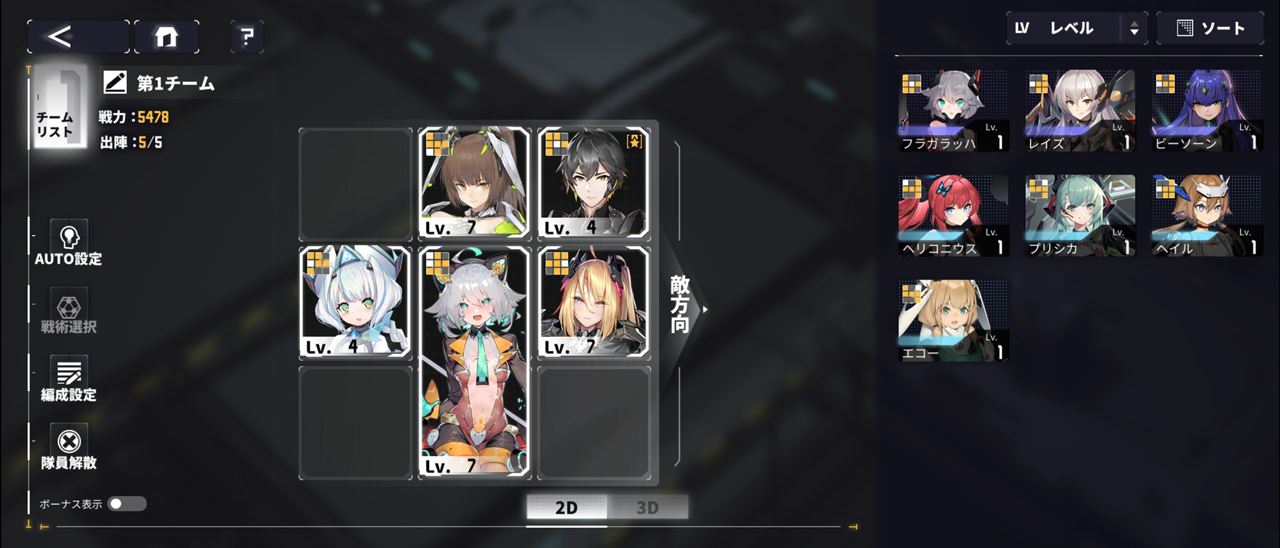This screenshot has width=1280, height=548.
Task: Go back with the arrow button
Action: click(x=76, y=37)
